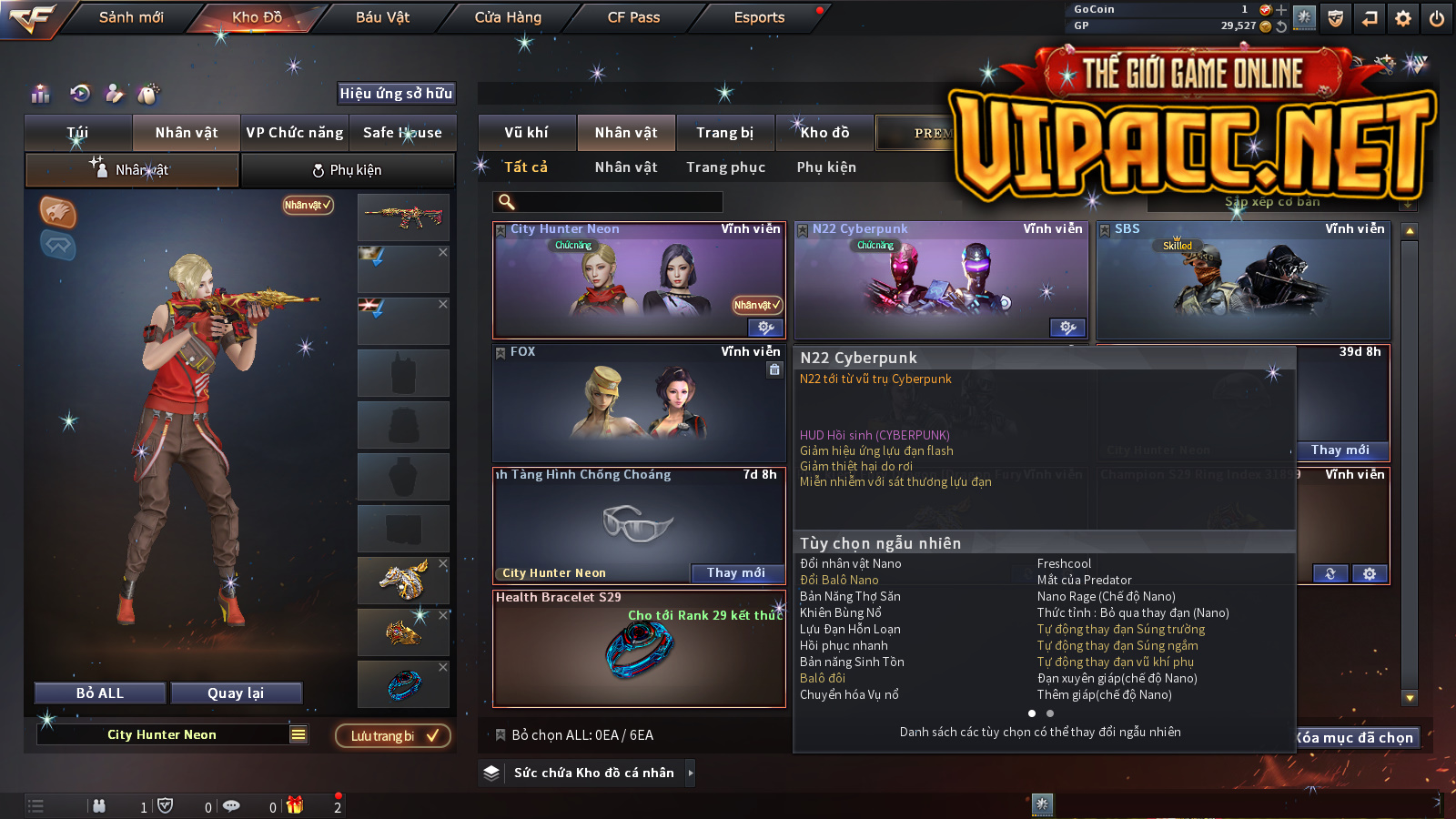Viewport: 1456px width, 819px height.
Task: Open the settings gear icon
Action: tap(1403, 18)
